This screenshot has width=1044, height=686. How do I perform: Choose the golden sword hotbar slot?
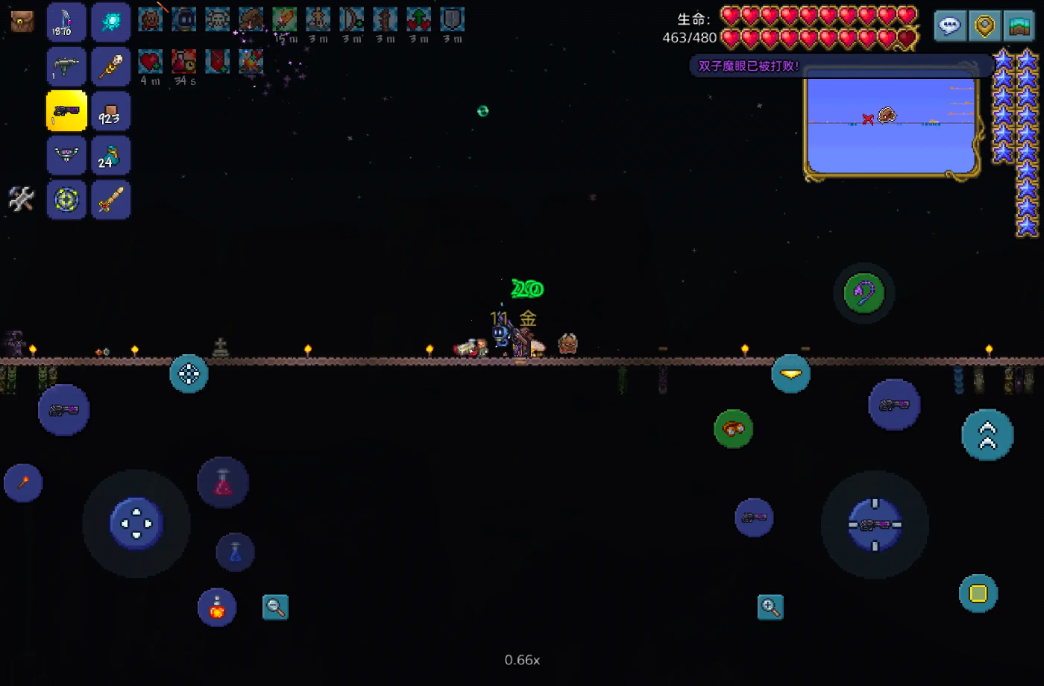click(x=111, y=200)
